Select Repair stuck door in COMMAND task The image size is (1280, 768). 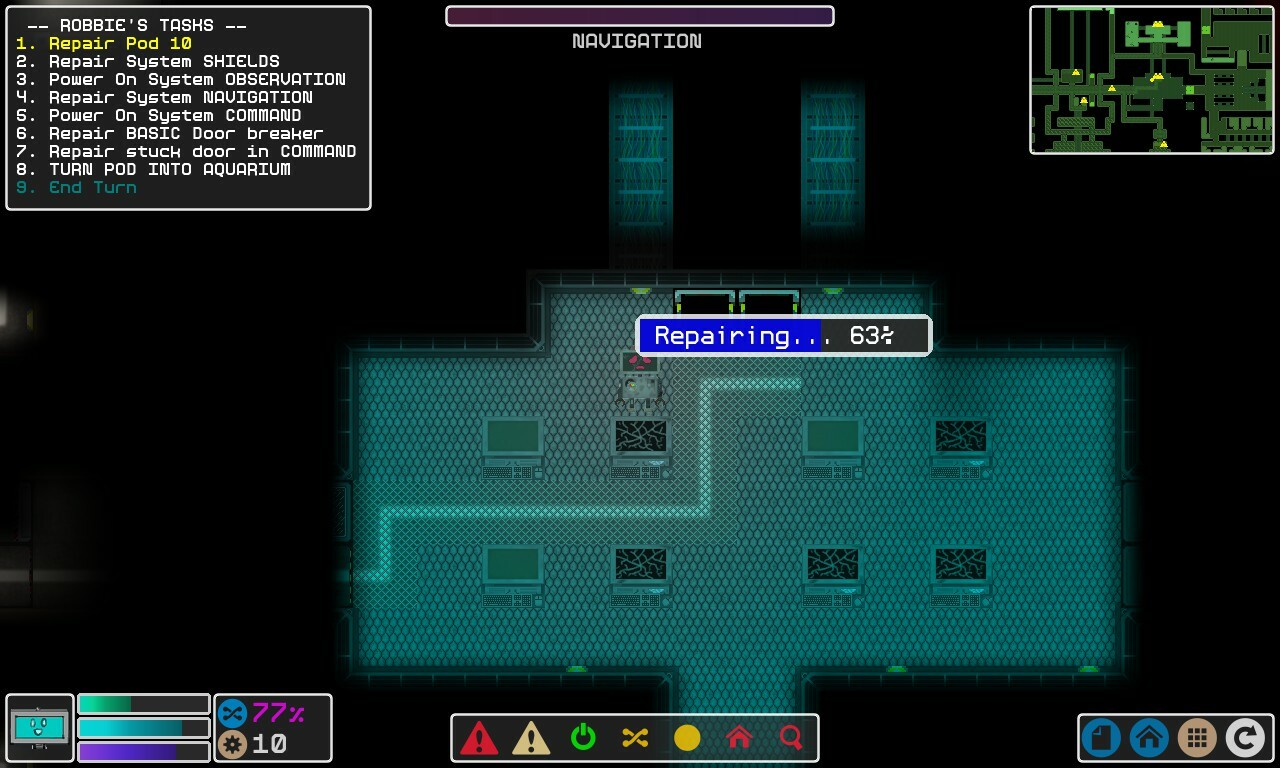click(184, 151)
